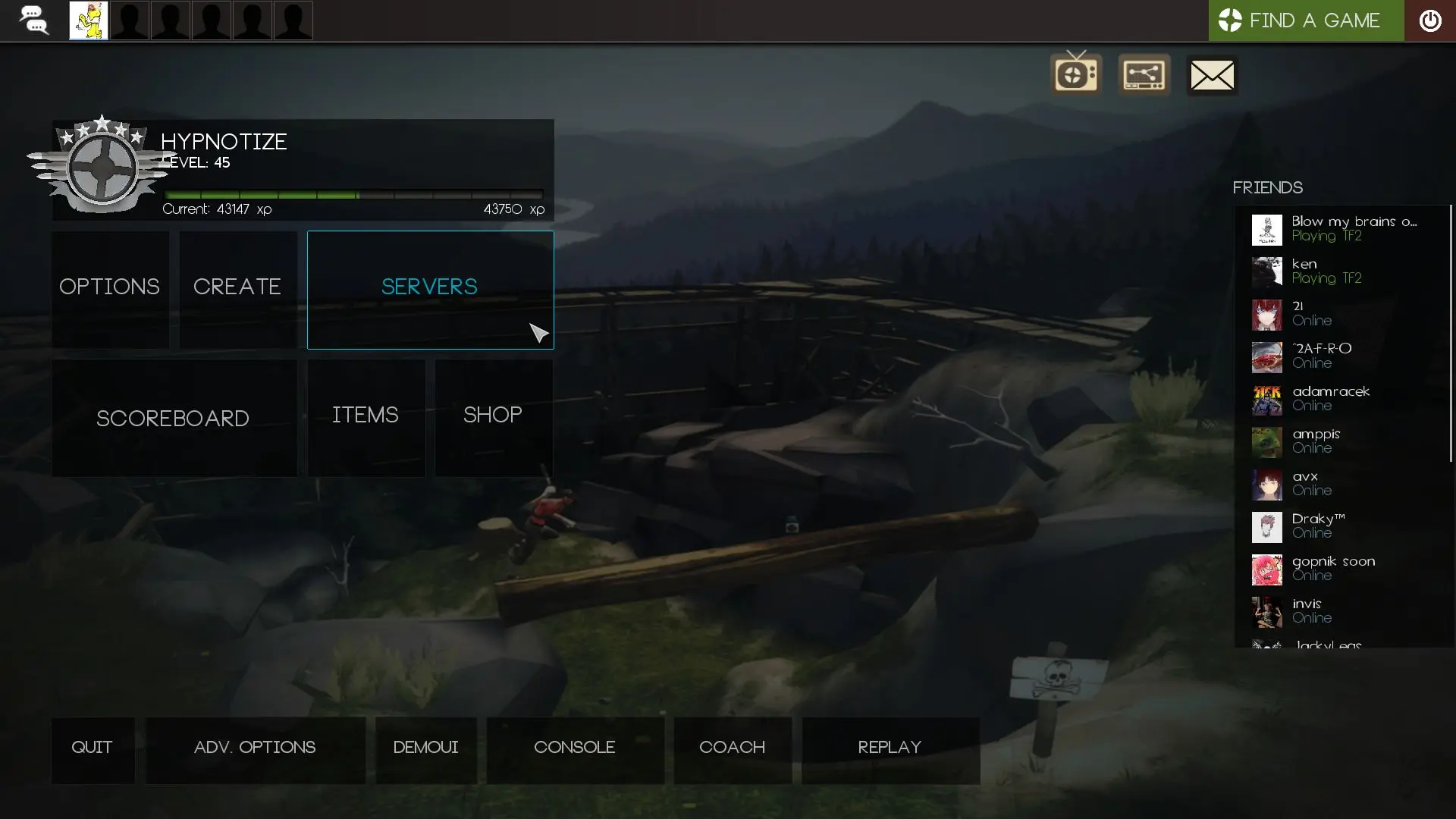1456x819 pixels.
Task: Select the Create server tile
Action: pyautogui.click(x=237, y=289)
